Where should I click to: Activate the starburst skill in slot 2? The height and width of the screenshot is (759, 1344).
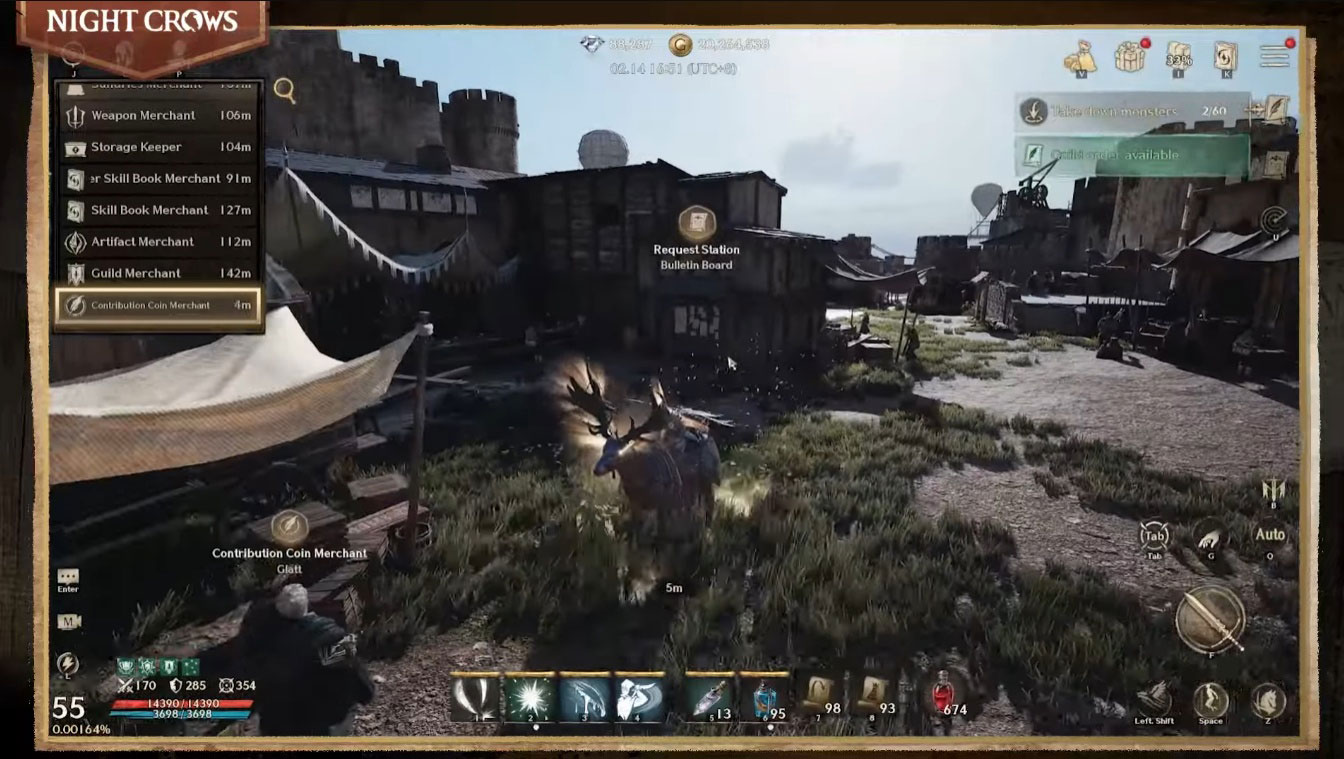click(x=530, y=697)
